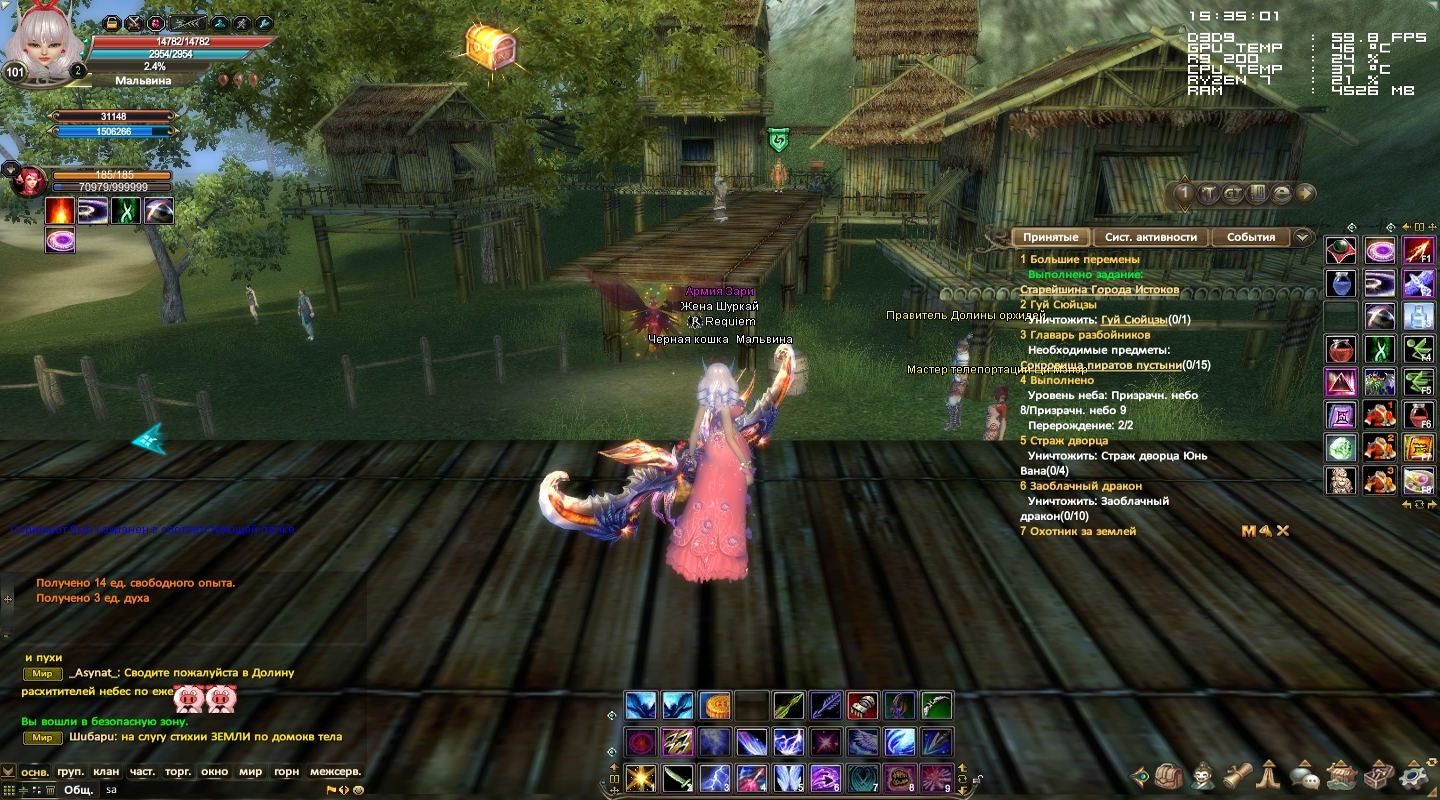Open the Старейшина Города Истоков link
Screen dimensions: 1440x800
(x=1099, y=289)
